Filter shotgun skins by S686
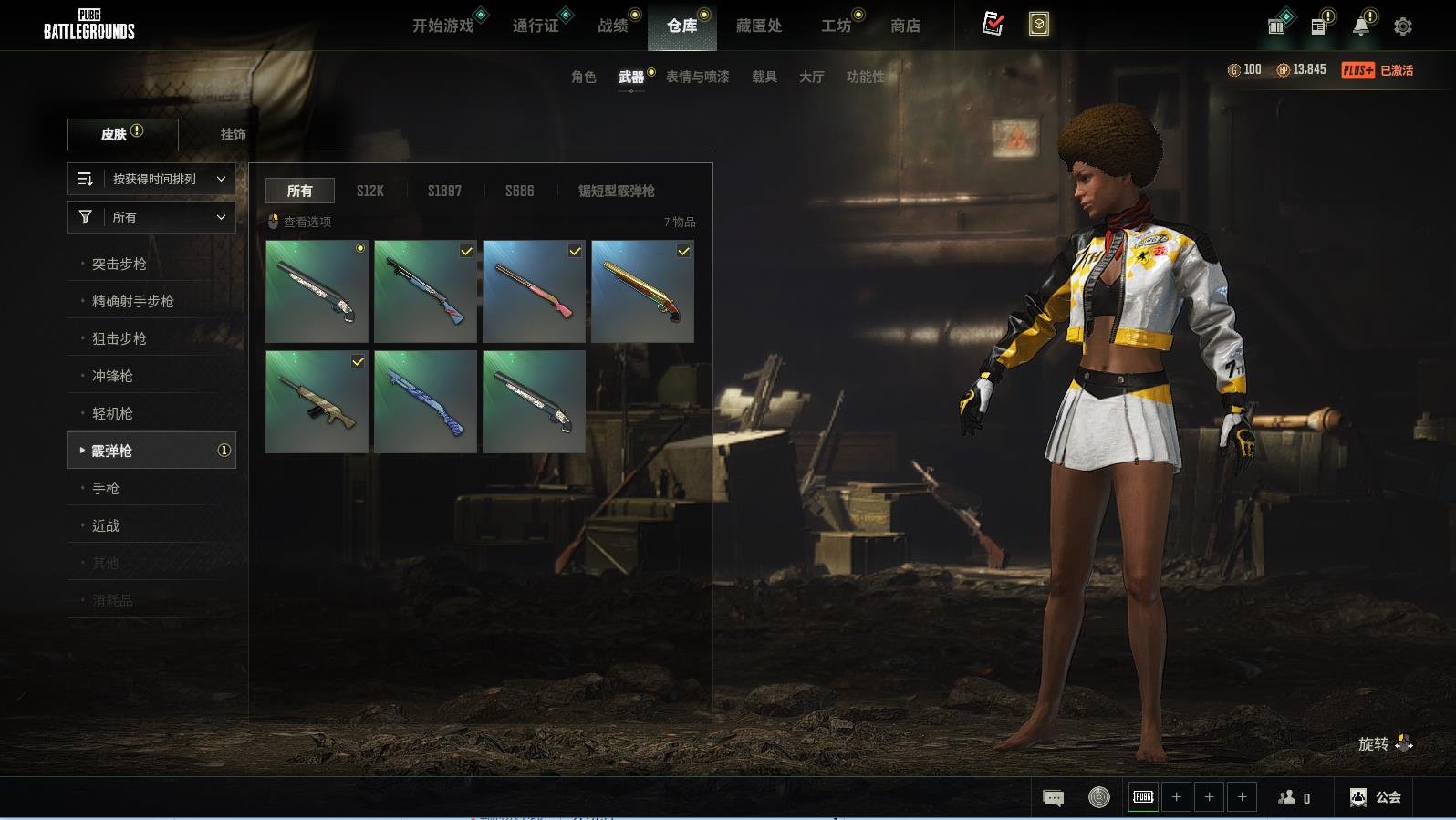This screenshot has height=820, width=1456. [519, 191]
